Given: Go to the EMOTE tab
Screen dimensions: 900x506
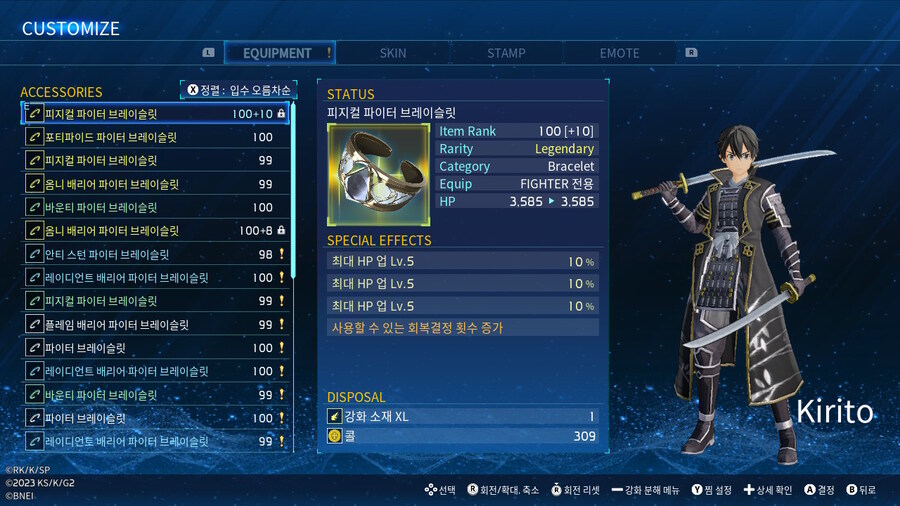Looking at the screenshot, I should coord(619,53).
